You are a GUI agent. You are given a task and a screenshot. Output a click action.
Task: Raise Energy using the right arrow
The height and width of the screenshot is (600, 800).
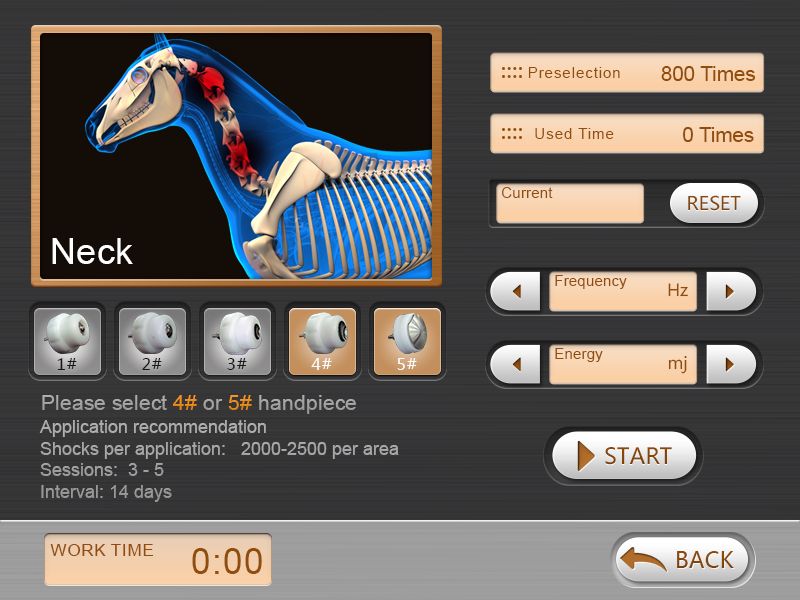coord(730,364)
